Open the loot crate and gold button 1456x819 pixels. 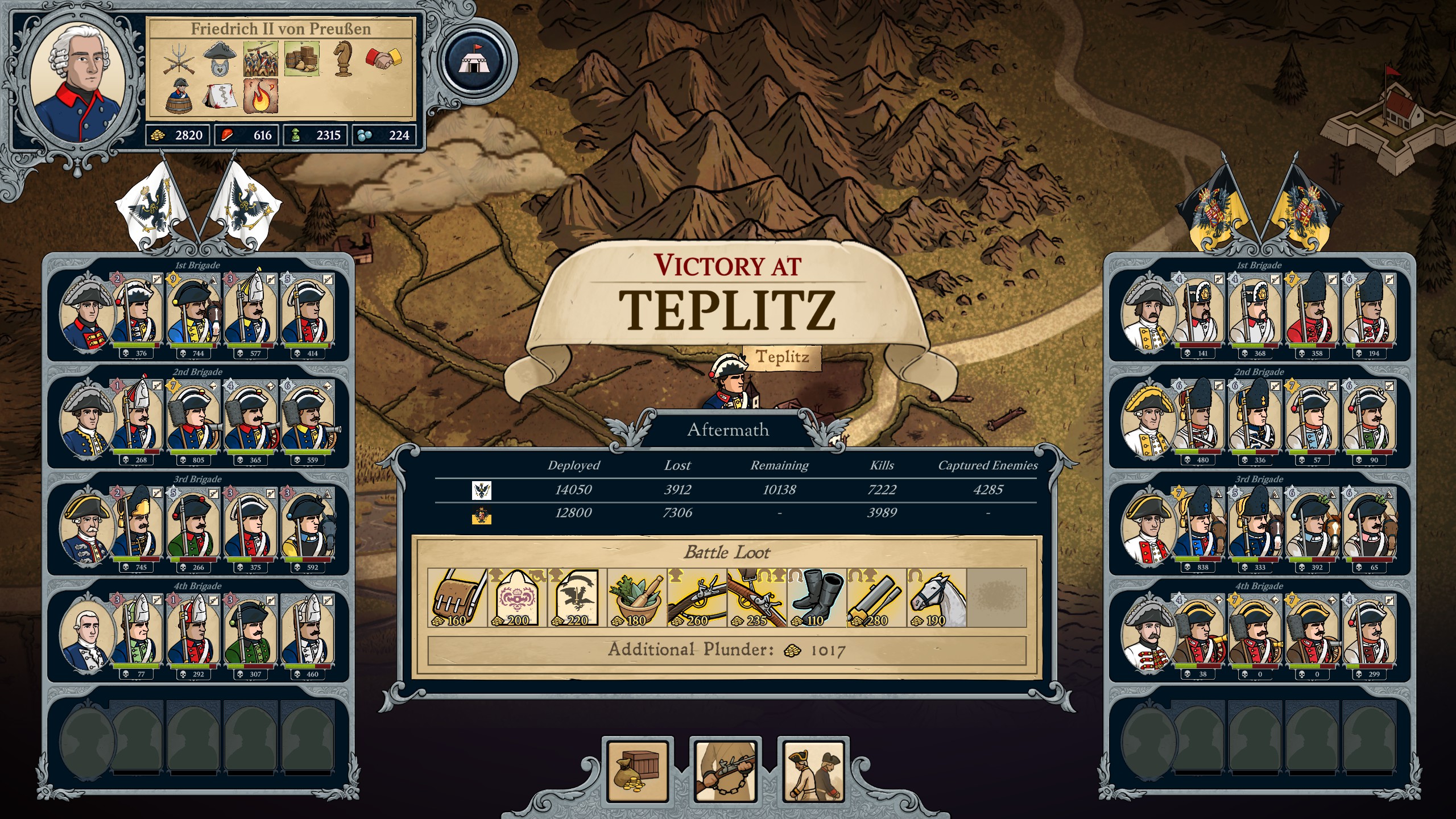click(638, 770)
